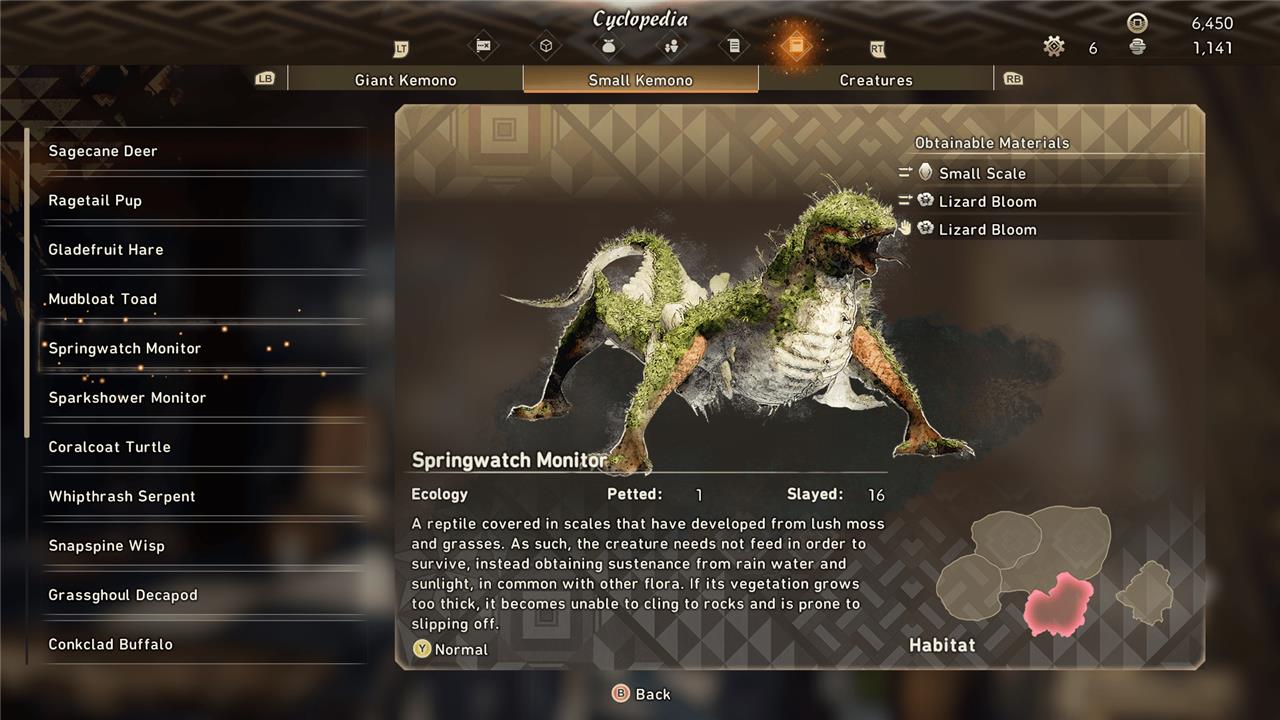This screenshot has height=720, width=1280.
Task: Open the scroll document menu section
Action: point(734,46)
